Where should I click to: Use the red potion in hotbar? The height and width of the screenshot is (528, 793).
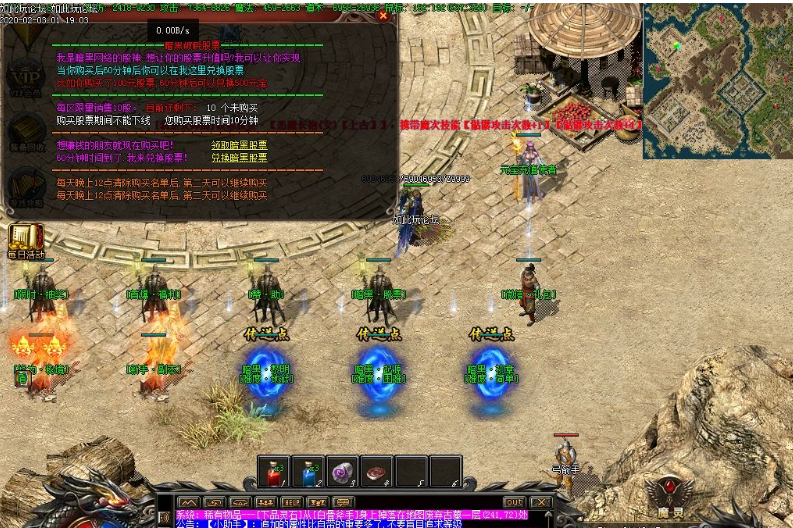coord(274,472)
